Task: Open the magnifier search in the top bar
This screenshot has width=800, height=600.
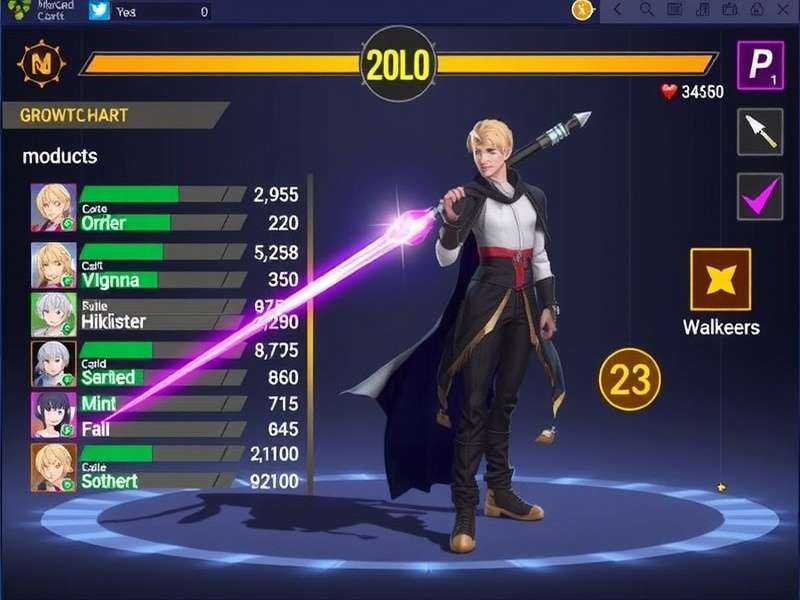Action: click(647, 10)
